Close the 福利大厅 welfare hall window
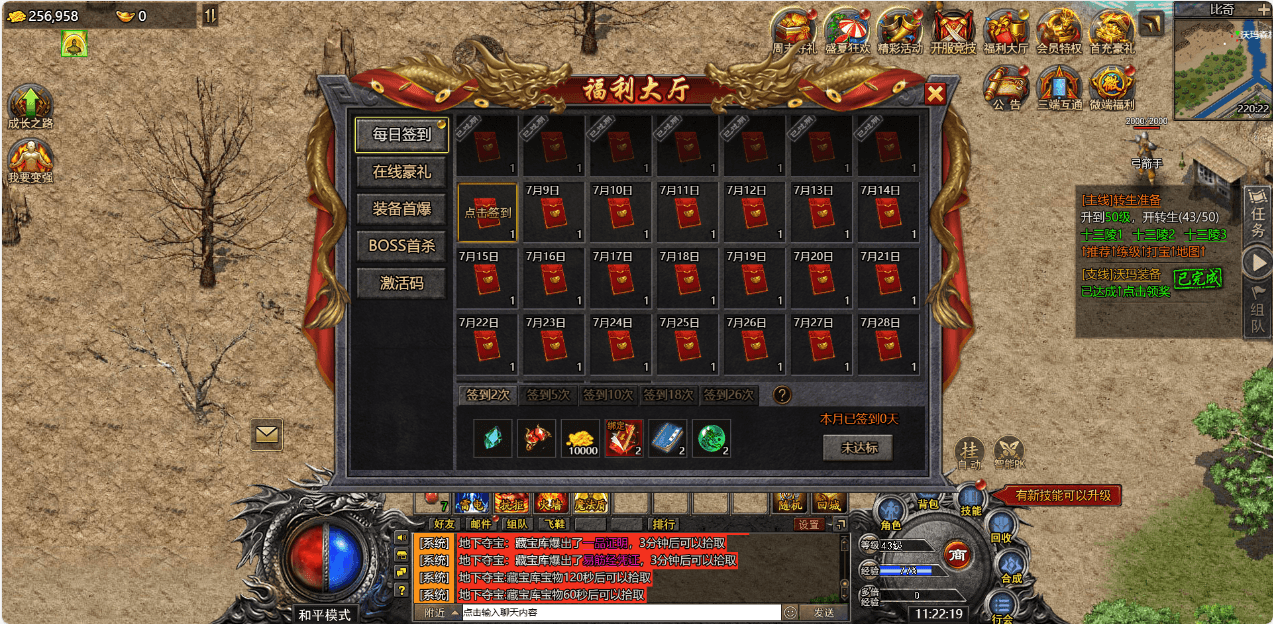 [935, 94]
